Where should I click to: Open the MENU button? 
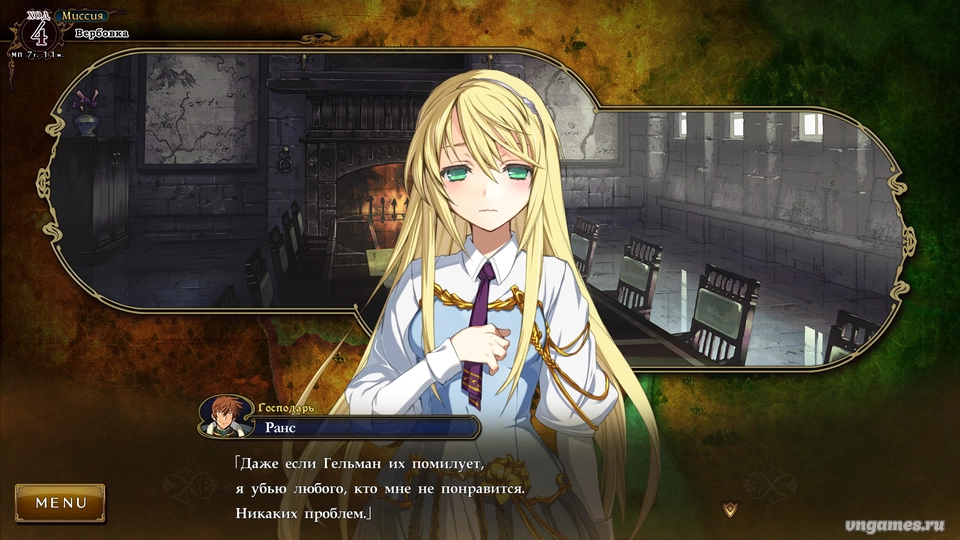pyautogui.click(x=60, y=503)
